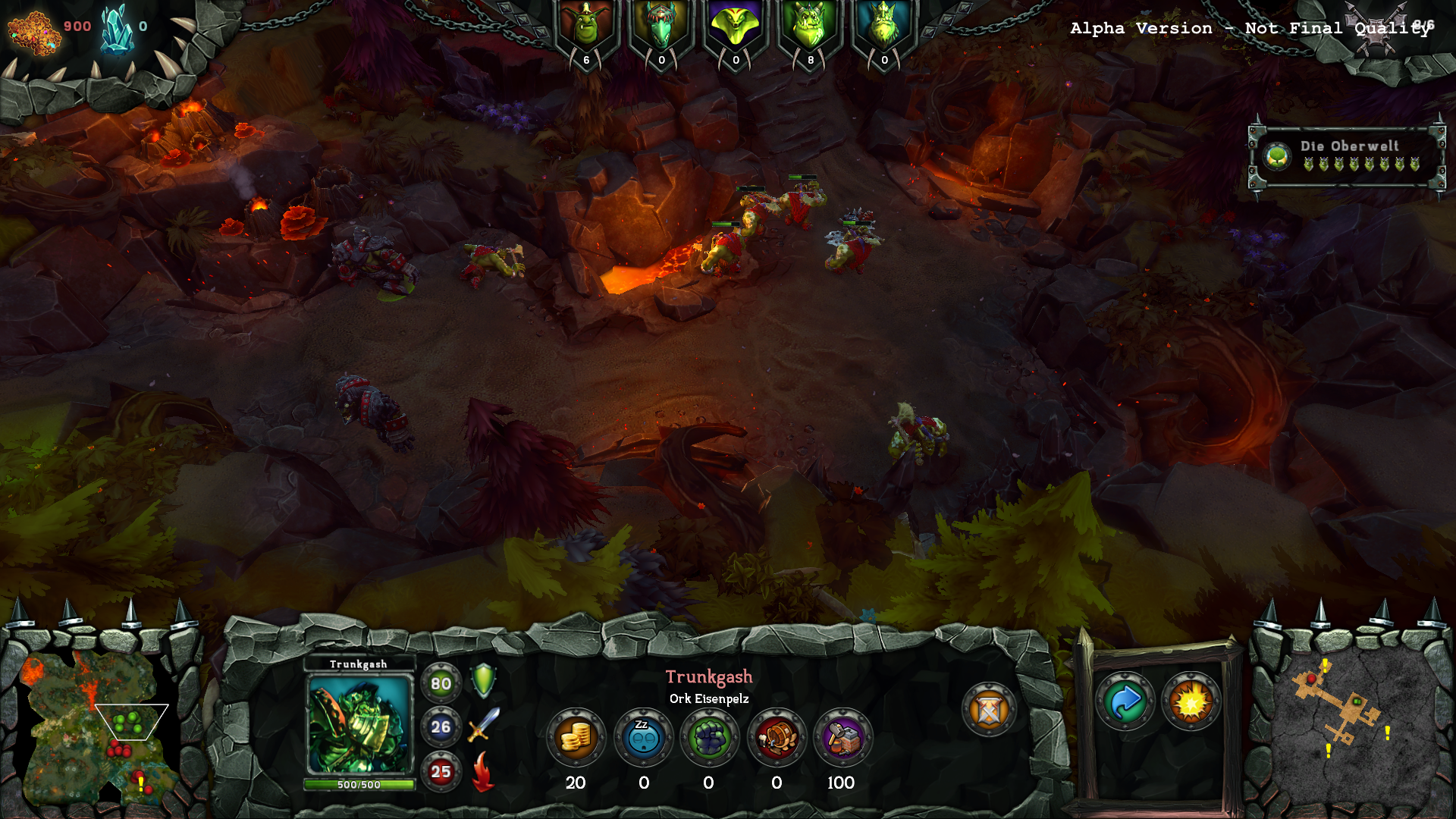Click the green fist strength icon
Image resolution: width=1456 pixels, height=819 pixels.
[x=710, y=737]
